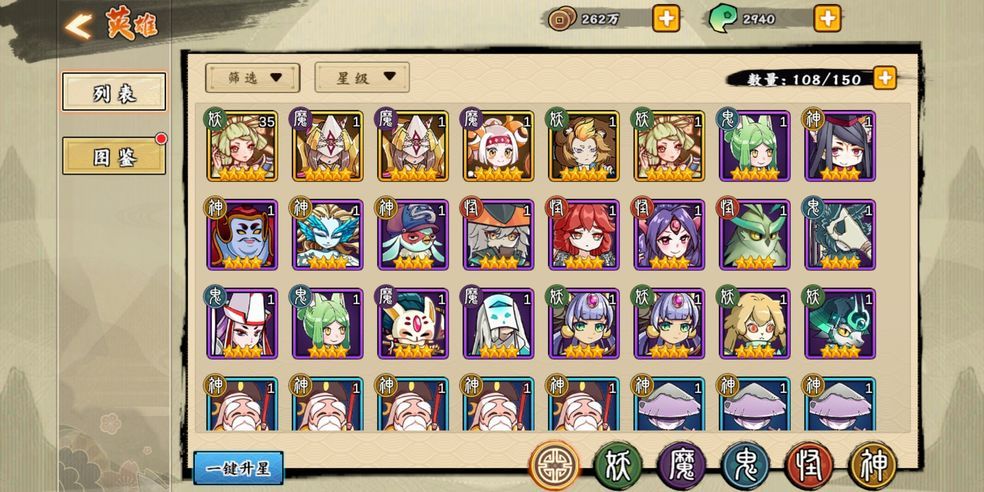Open the 图鉴 collection tab
Image resolution: width=984 pixels, height=492 pixels.
tap(113, 157)
